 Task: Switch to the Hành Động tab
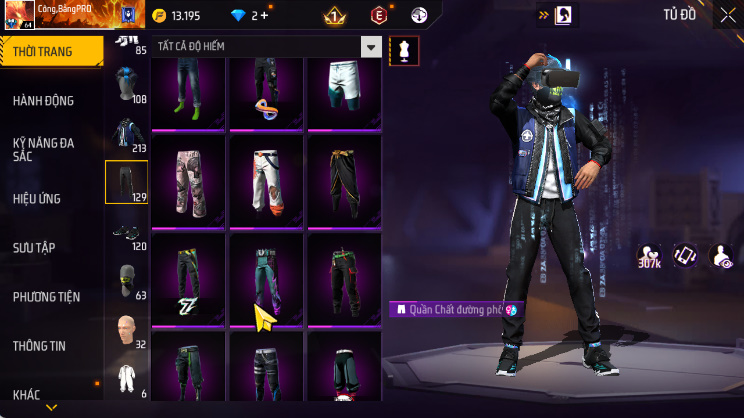point(44,101)
